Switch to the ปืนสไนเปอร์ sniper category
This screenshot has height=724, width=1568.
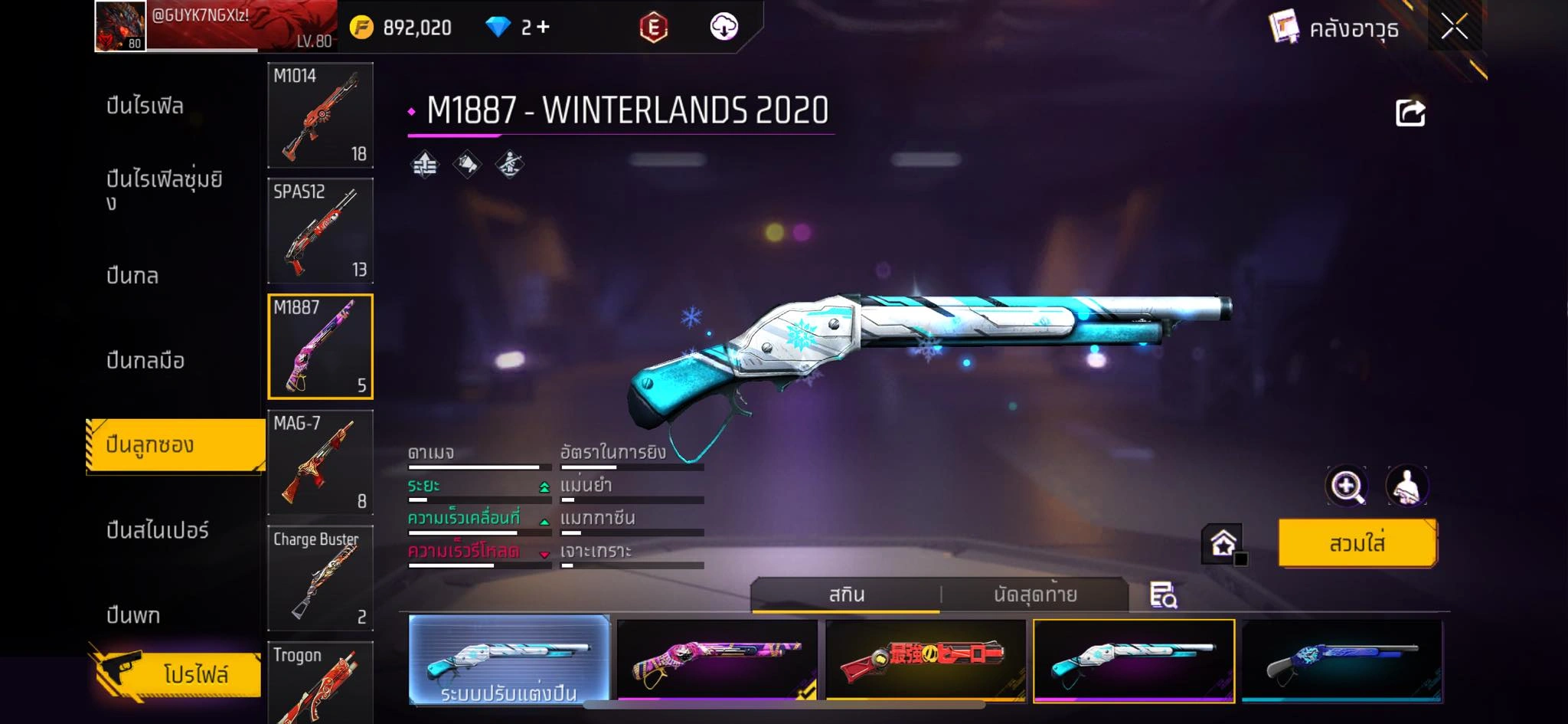[158, 530]
